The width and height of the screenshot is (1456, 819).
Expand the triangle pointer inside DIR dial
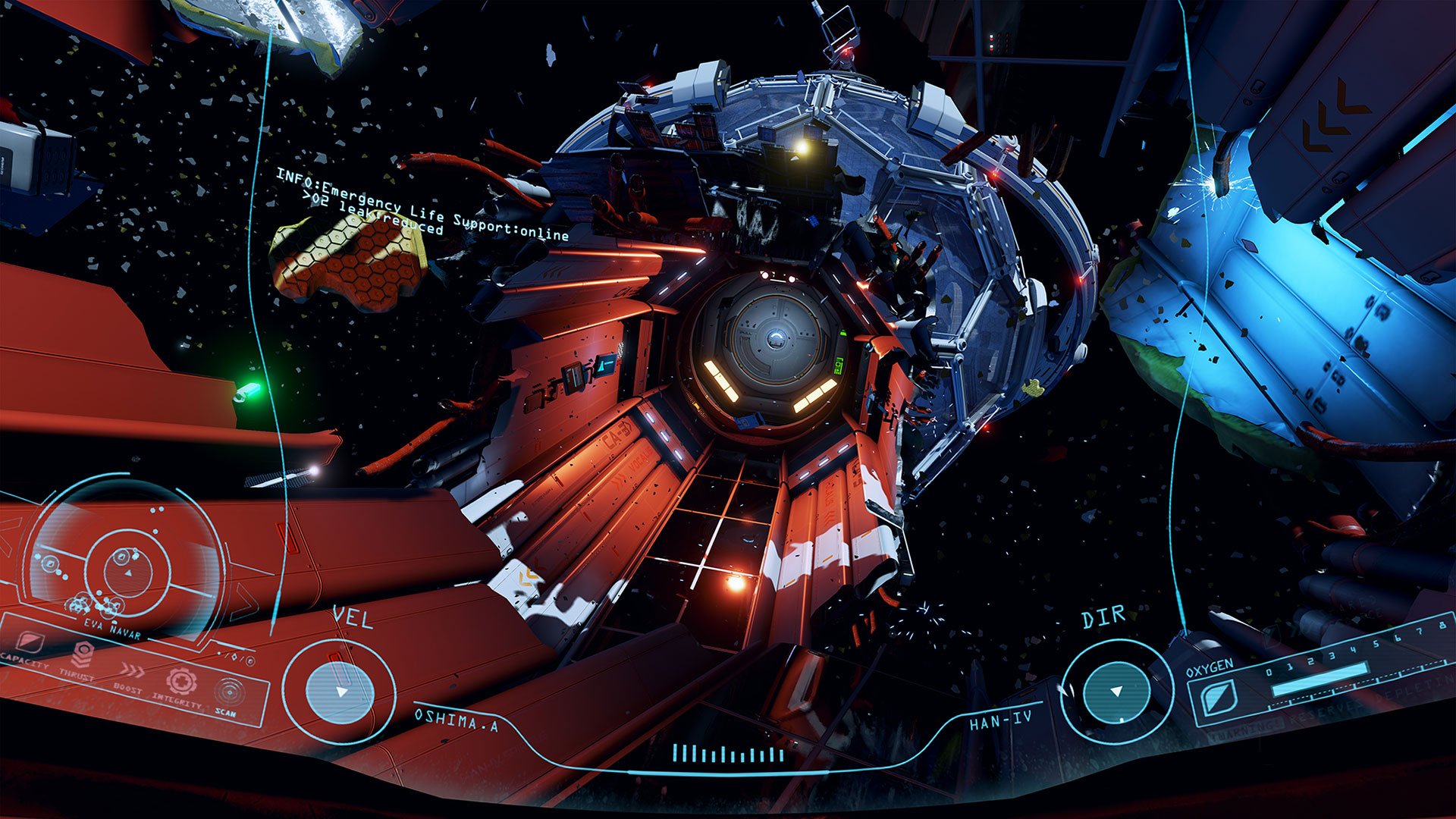1116,692
